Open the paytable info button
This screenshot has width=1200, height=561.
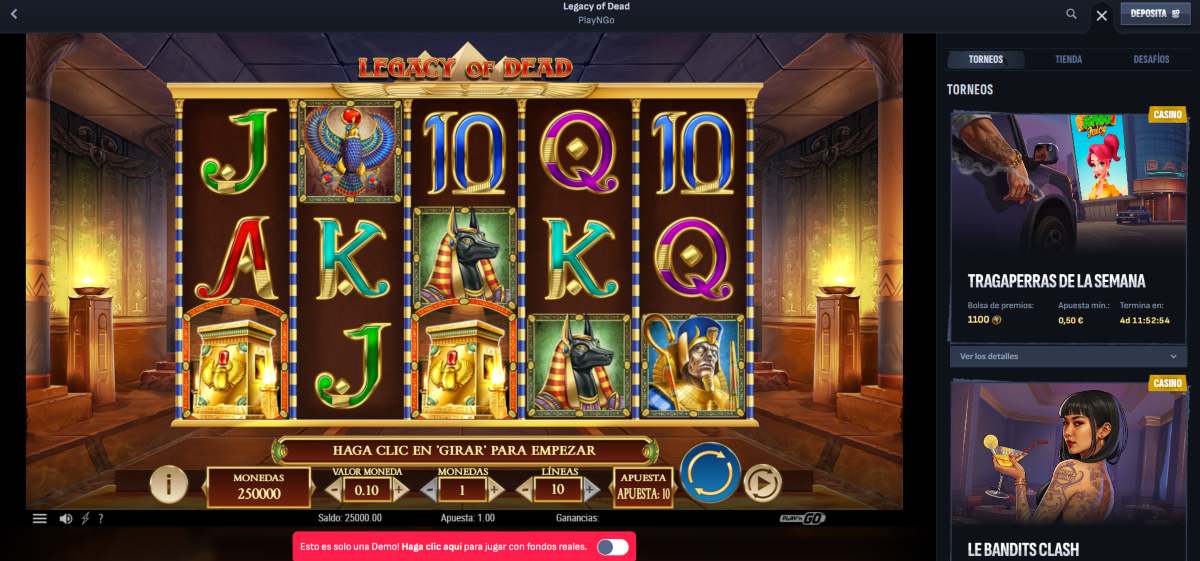point(169,485)
